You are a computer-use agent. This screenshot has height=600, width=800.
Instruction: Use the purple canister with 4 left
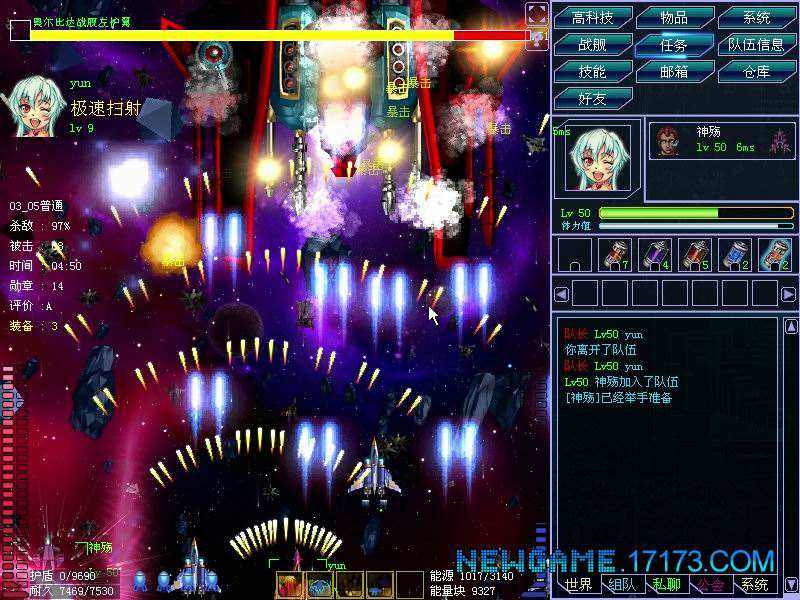[x=654, y=255]
